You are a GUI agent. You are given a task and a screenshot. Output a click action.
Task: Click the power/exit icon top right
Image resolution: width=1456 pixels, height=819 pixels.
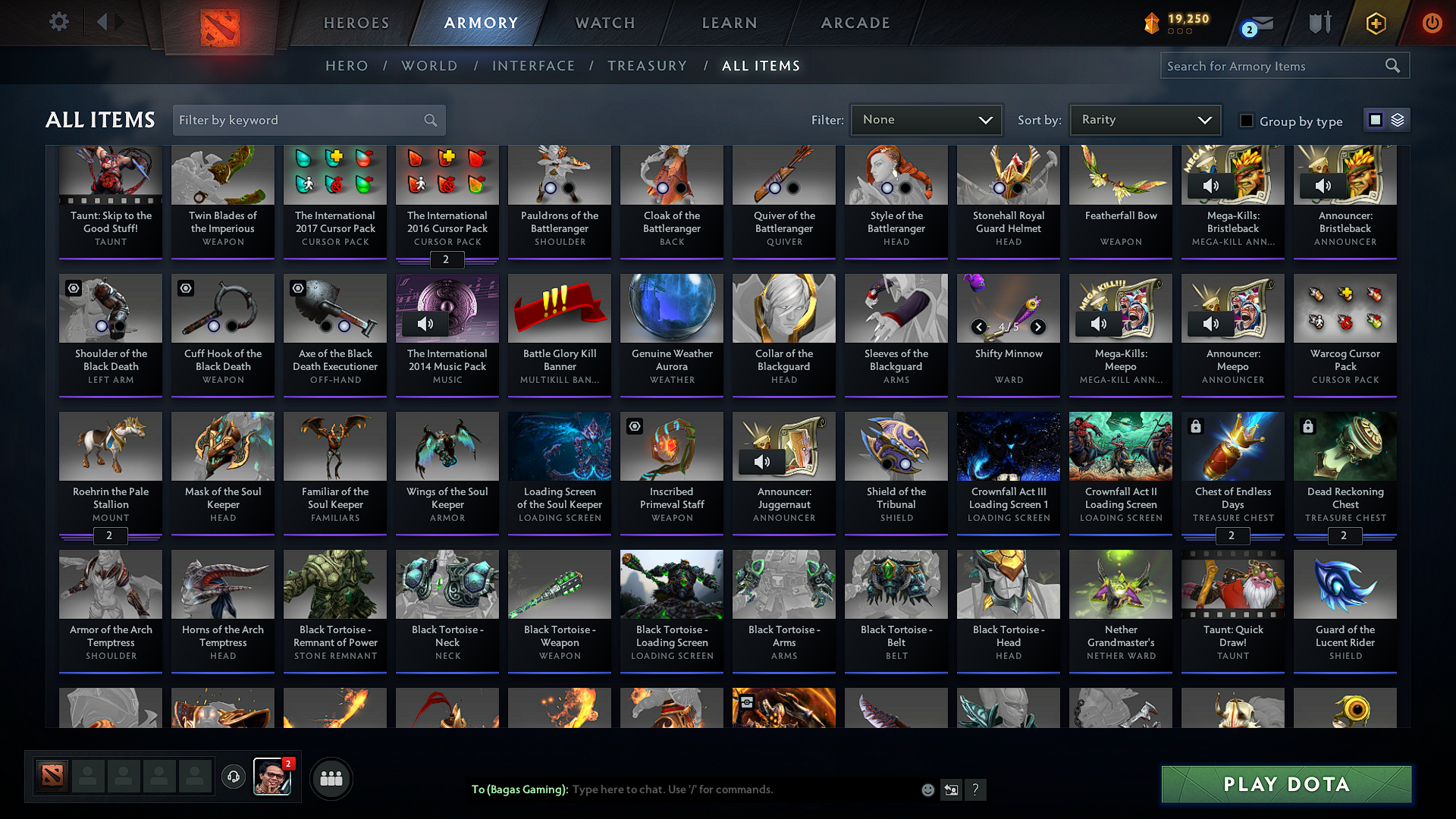[x=1432, y=22]
